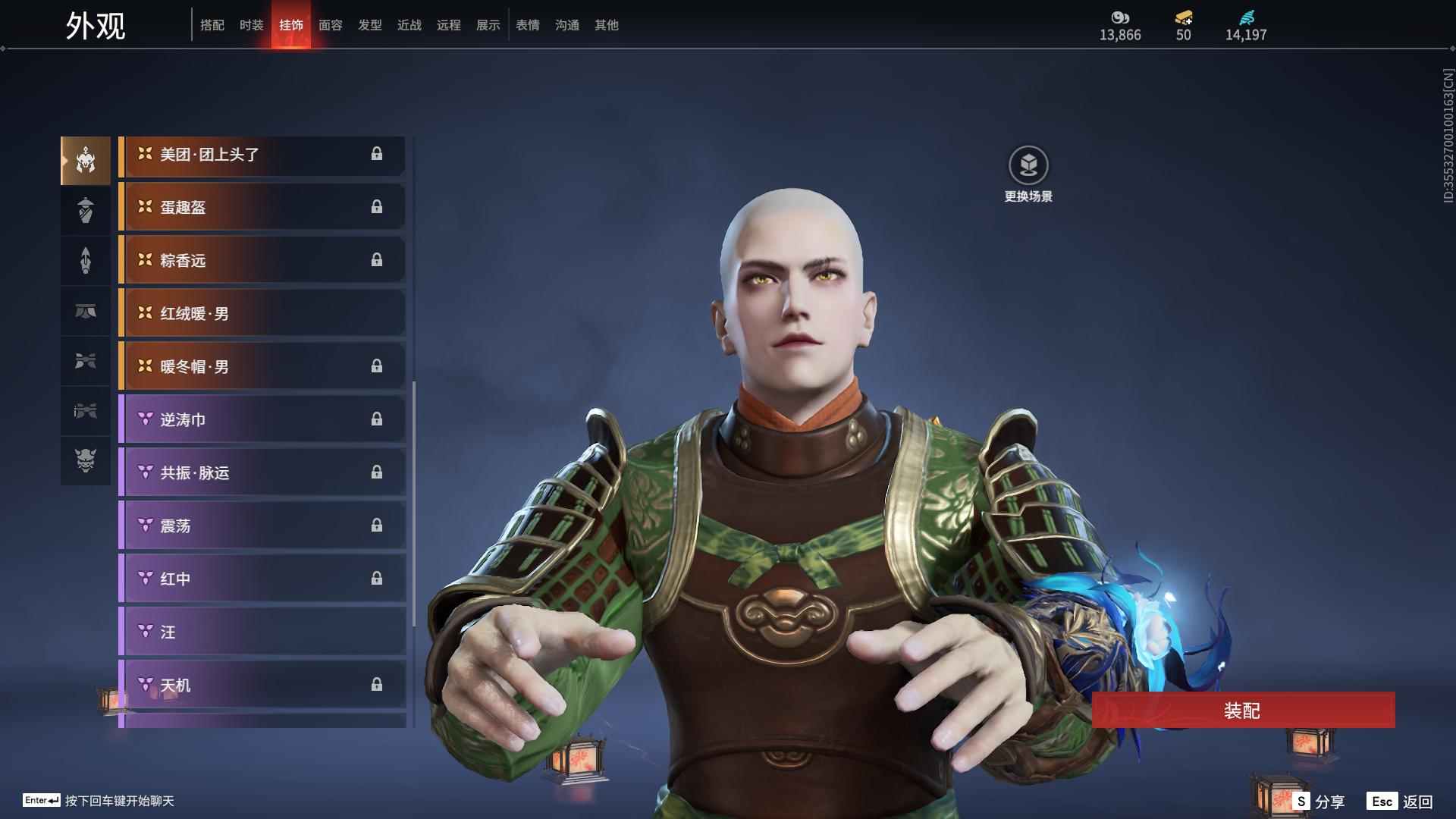Select the demon mask category icon

pos(86,460)
